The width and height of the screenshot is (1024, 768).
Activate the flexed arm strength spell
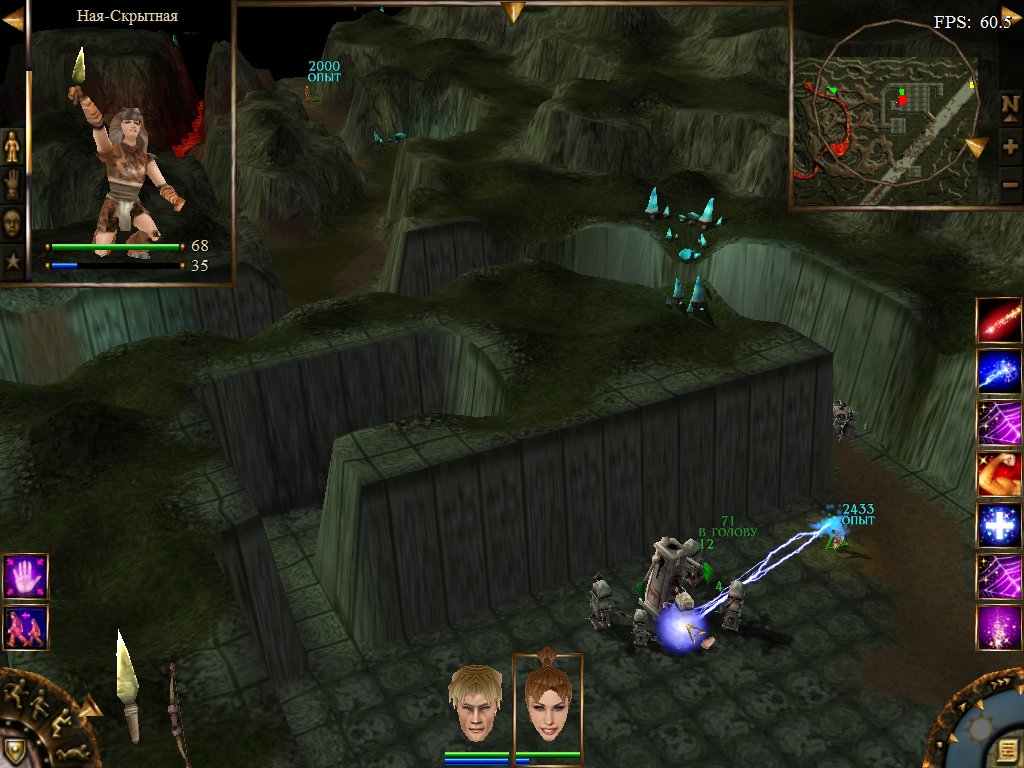pyautogui.click(x=999, y=474)
